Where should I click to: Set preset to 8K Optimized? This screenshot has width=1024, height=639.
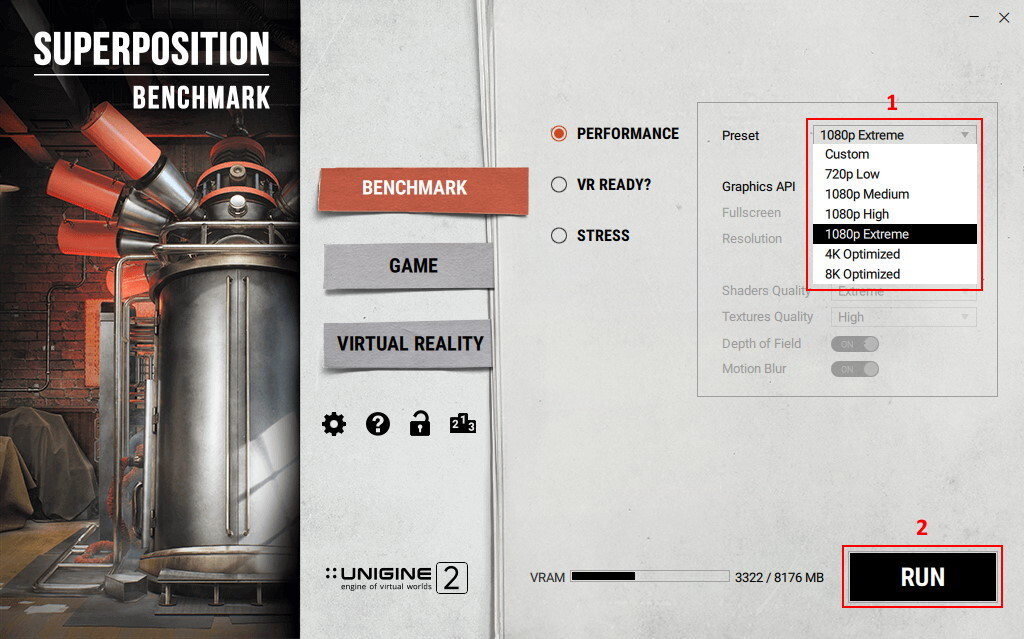point(862,274)
